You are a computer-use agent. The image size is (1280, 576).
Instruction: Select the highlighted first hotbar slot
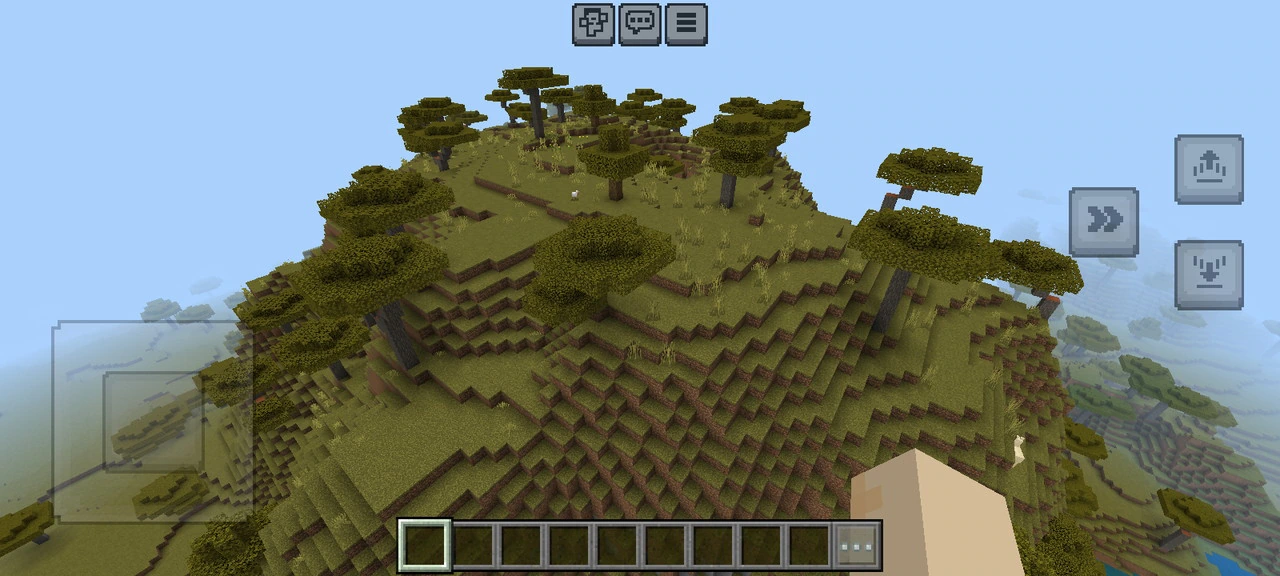pyautogui.click(x=424, y=546)
